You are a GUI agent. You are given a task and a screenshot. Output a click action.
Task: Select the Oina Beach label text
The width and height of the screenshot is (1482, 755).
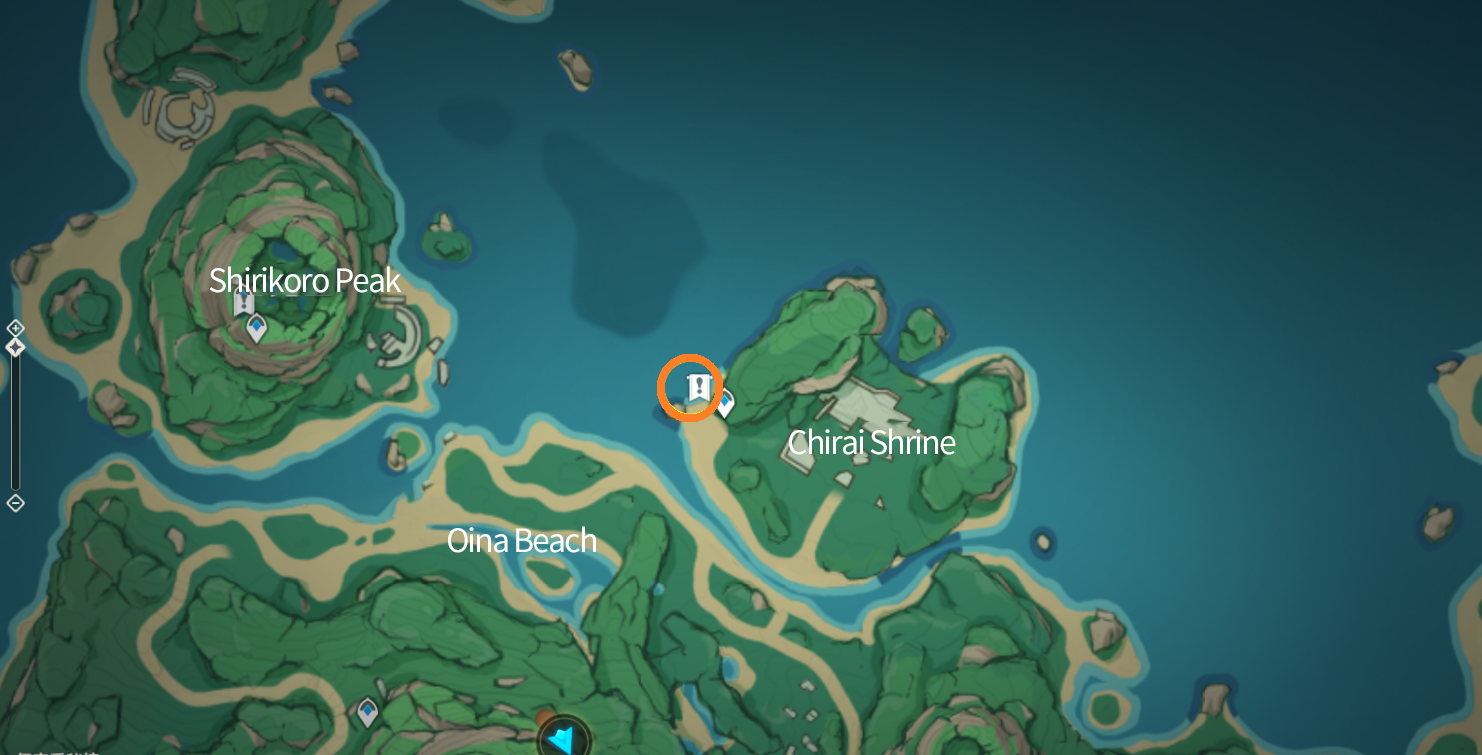pyautogui.click(x=521, y=540)
